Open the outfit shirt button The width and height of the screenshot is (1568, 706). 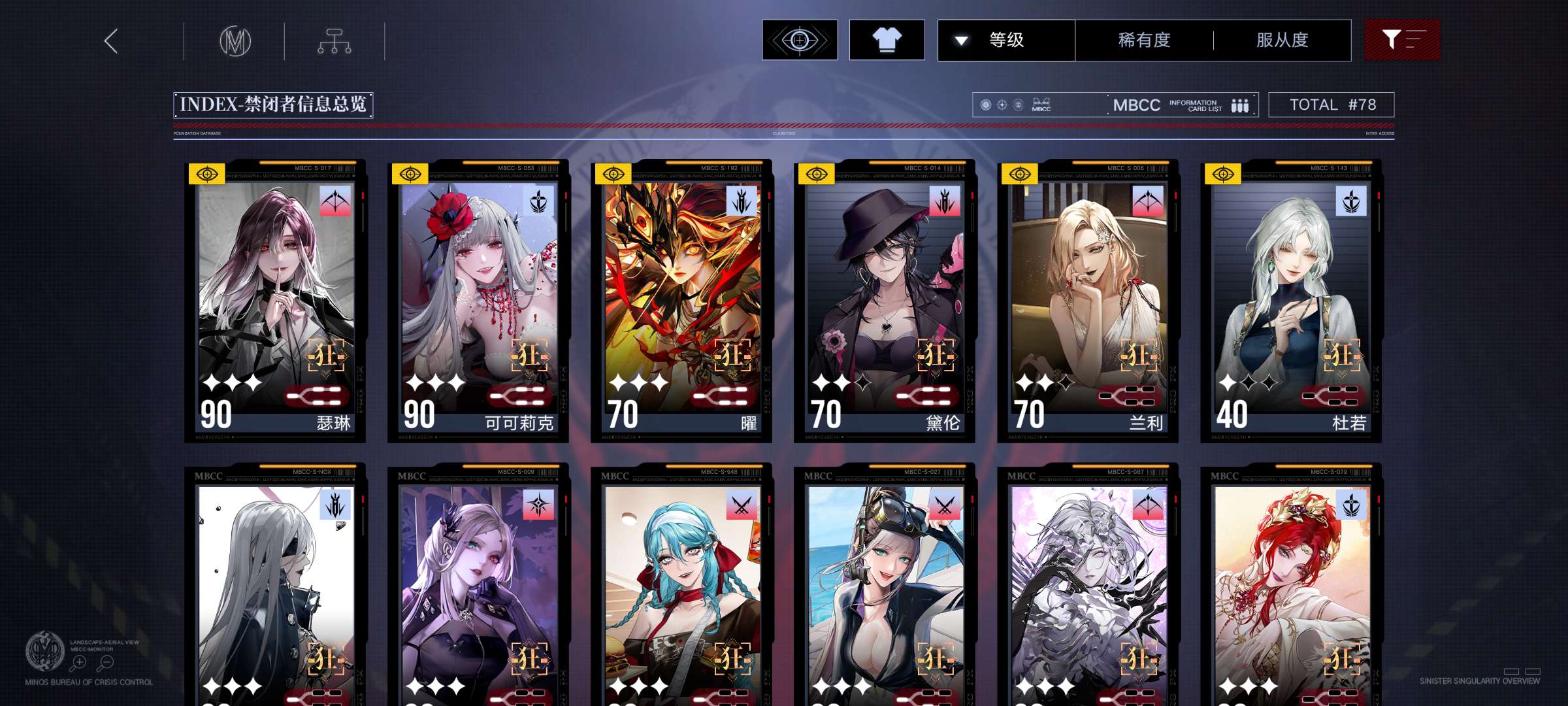click(887, 41)
